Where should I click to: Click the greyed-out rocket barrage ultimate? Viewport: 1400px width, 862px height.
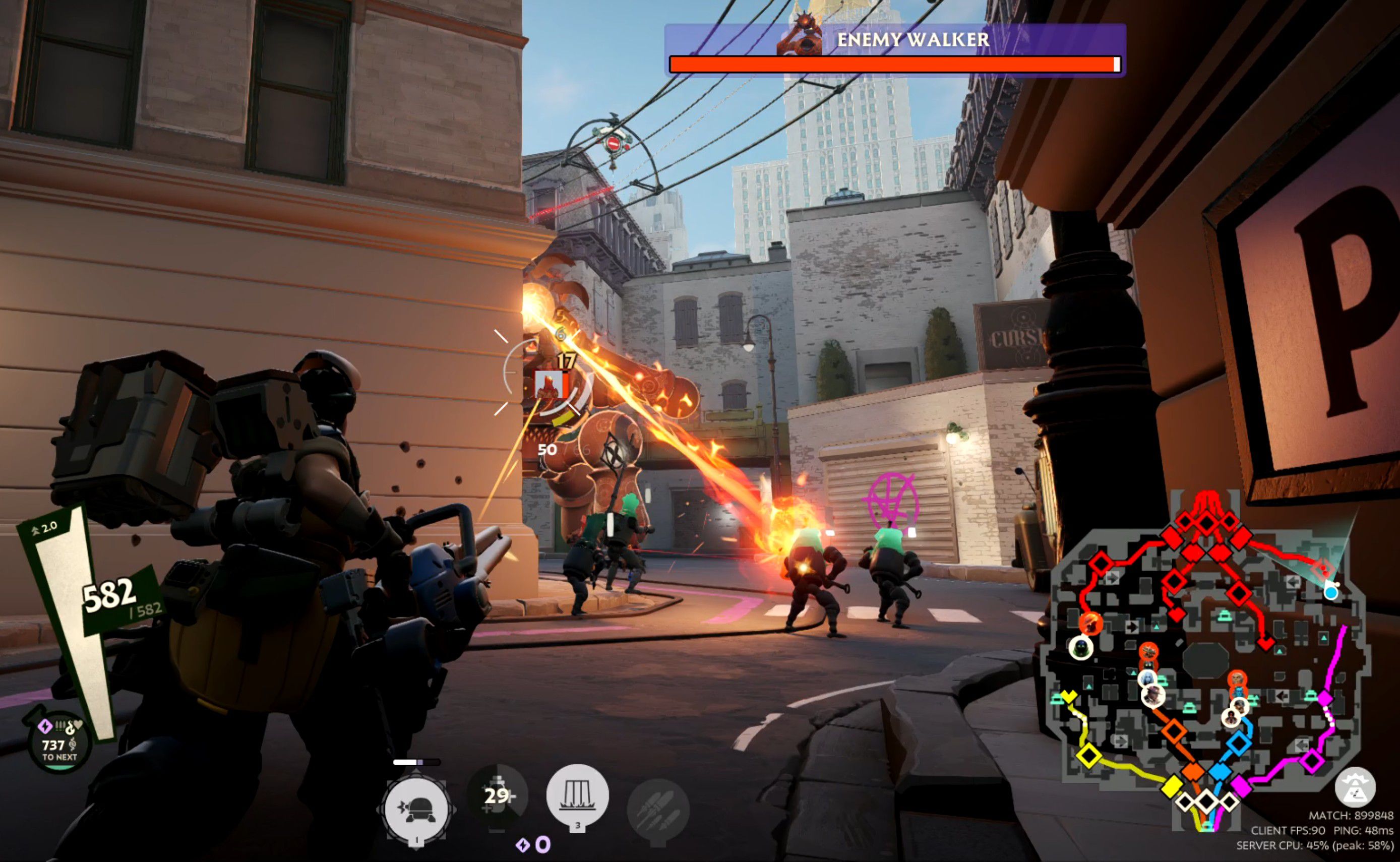[x=657, y=809]
